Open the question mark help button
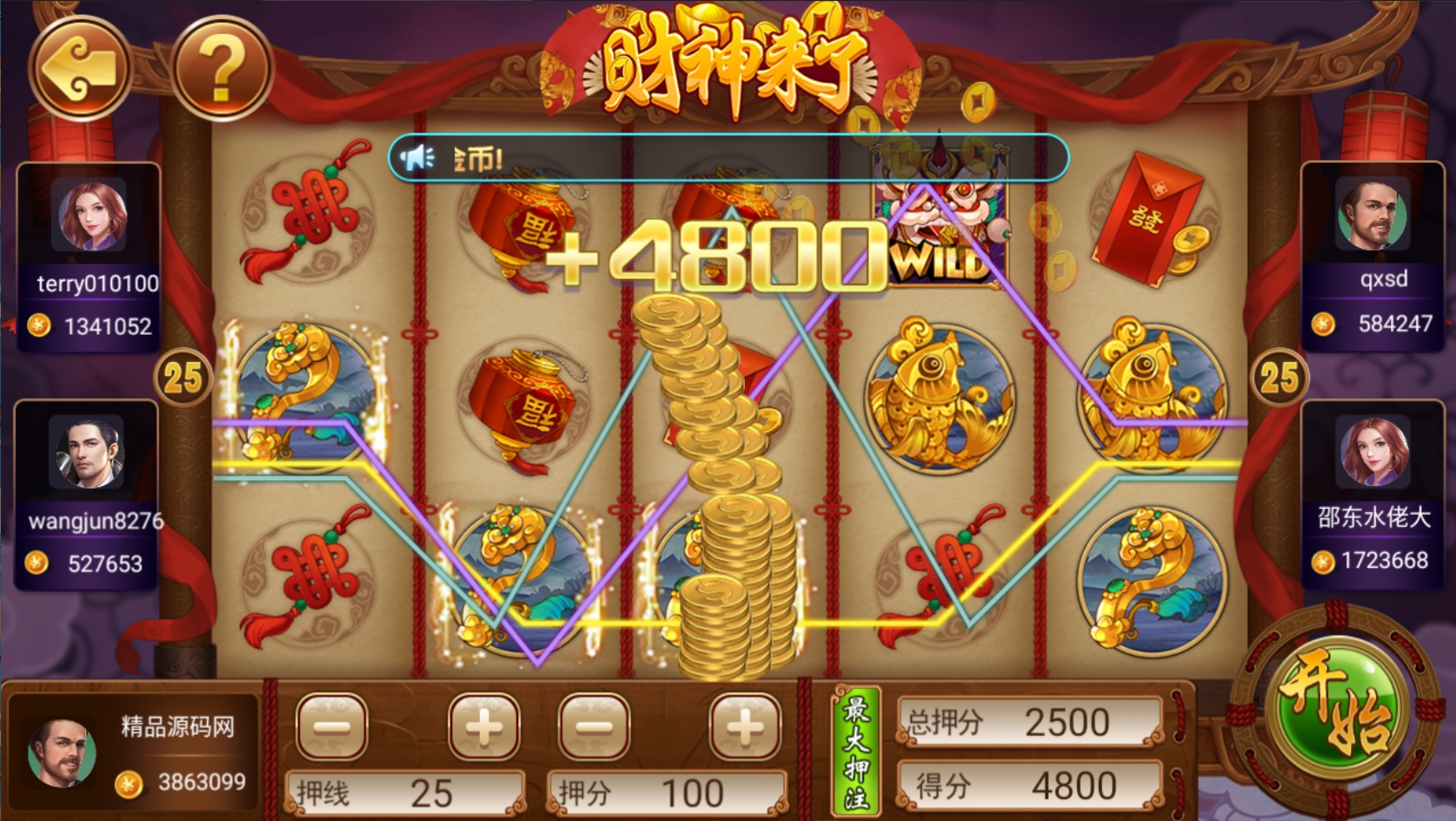Image resolution: width=1456 pixels, height=821 pixels. (223, 67)
